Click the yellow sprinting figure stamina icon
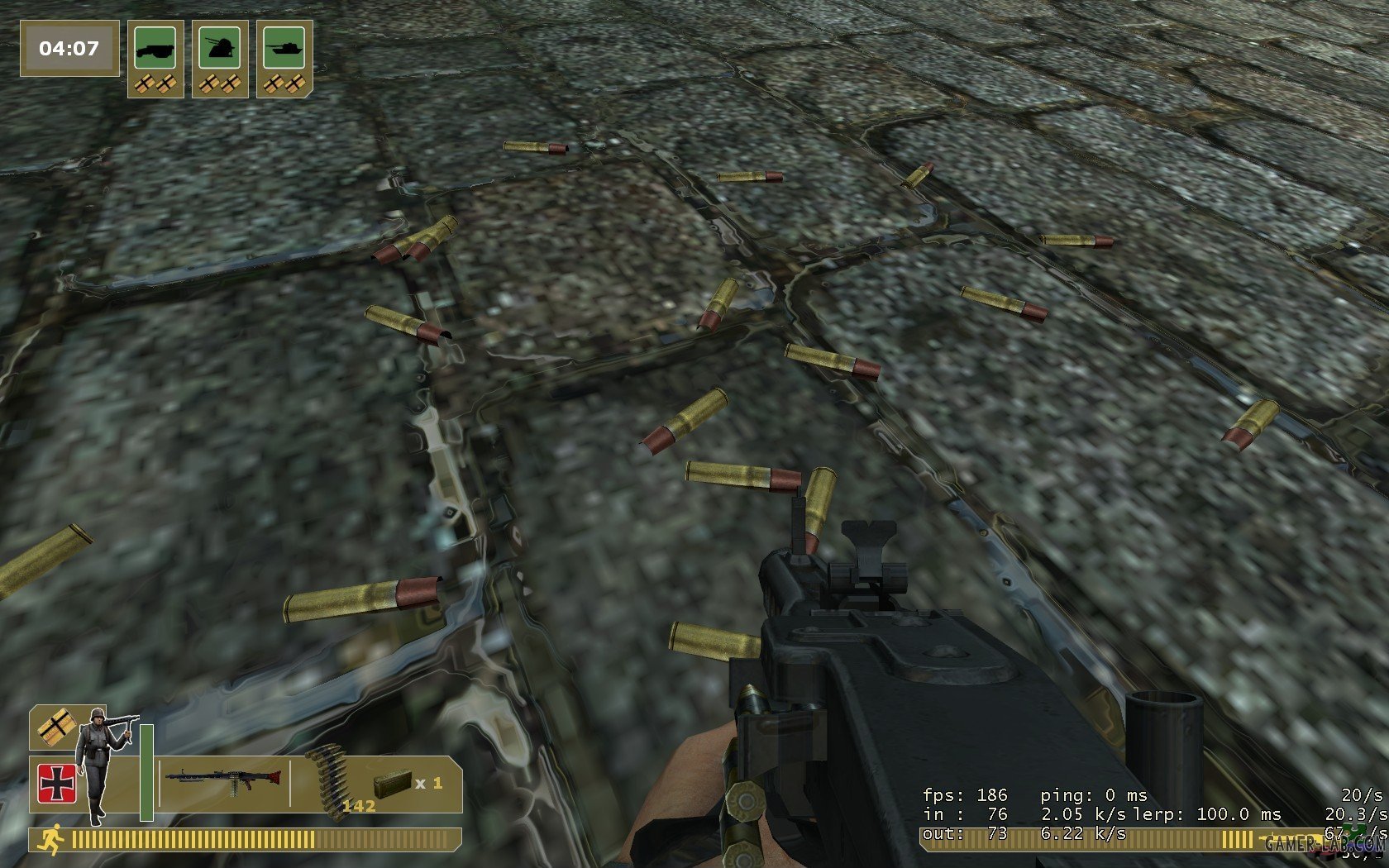The height and width of the screenshot is (868, 1389). (51, 840)
